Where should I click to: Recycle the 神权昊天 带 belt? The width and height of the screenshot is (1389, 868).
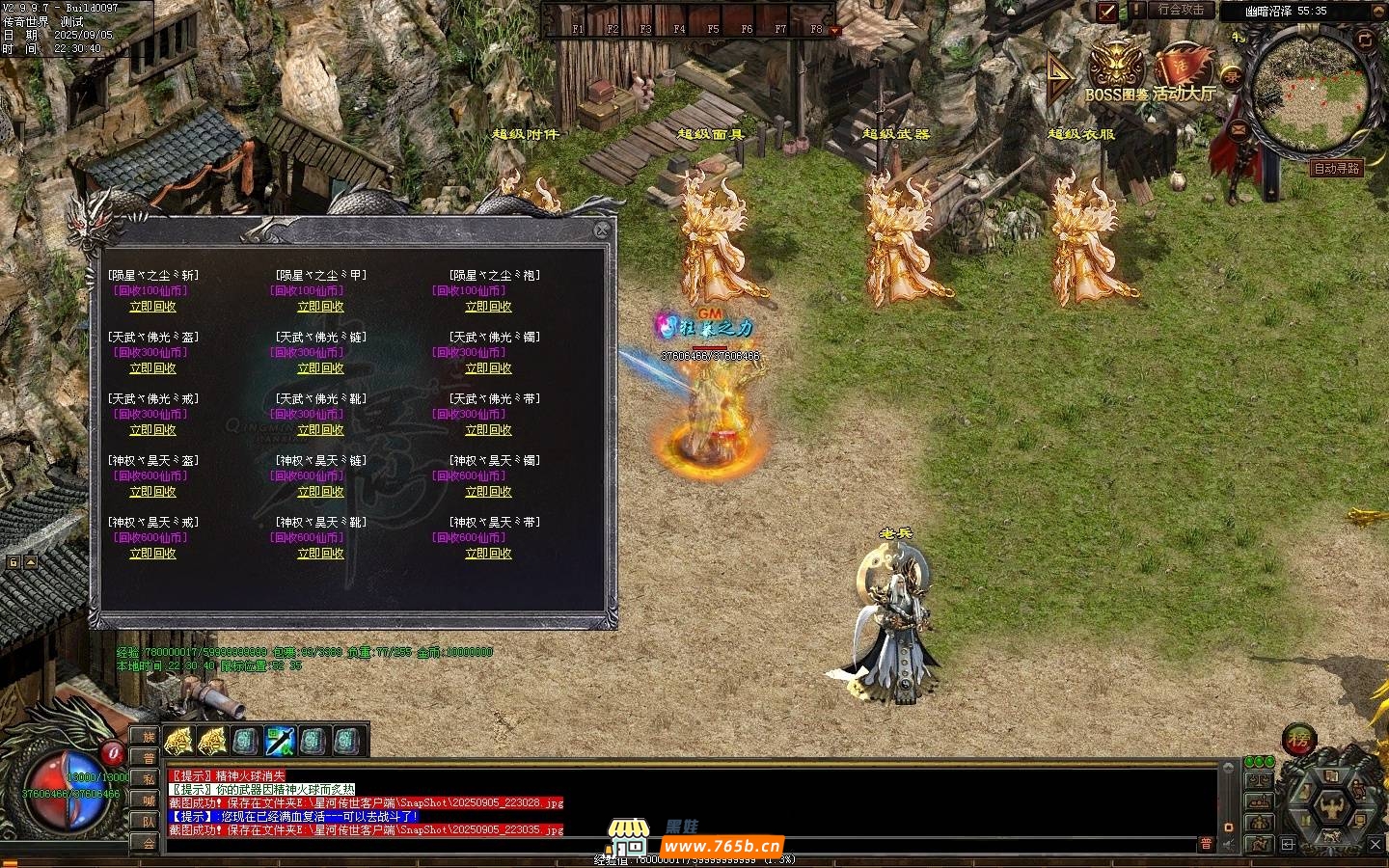488,554
